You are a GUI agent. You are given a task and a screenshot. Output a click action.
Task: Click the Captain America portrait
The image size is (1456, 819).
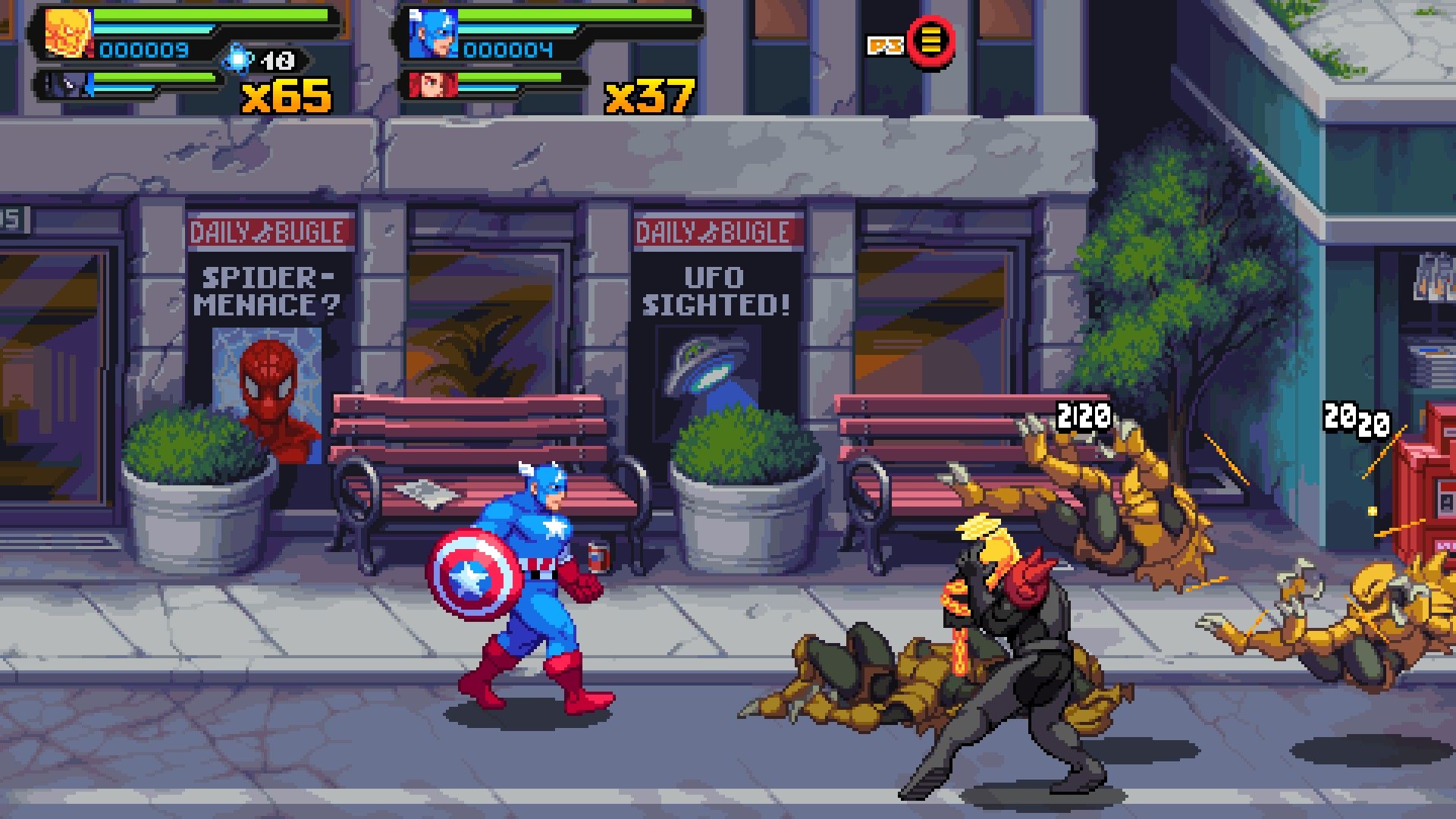433,34
